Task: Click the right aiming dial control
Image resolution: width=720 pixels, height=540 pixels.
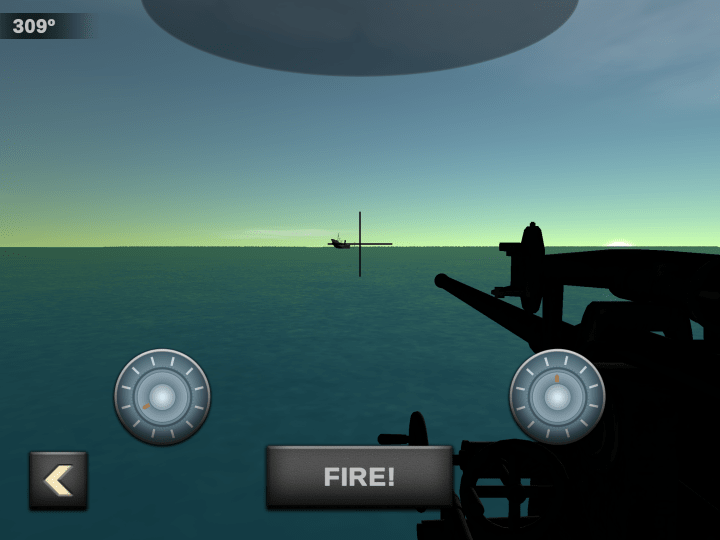Action: click(x=557, y=396)
